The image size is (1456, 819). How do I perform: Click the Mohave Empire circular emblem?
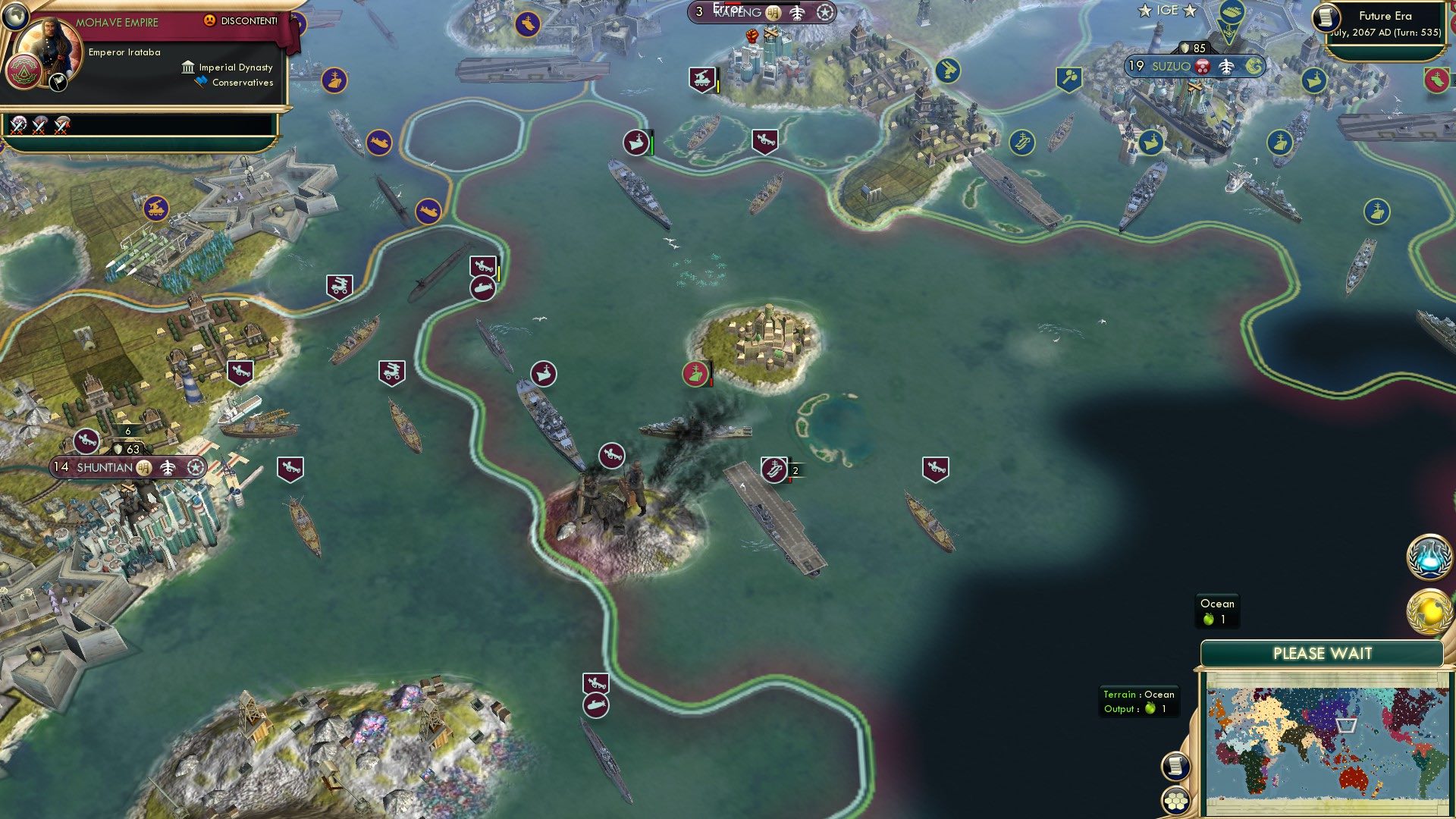24,72
